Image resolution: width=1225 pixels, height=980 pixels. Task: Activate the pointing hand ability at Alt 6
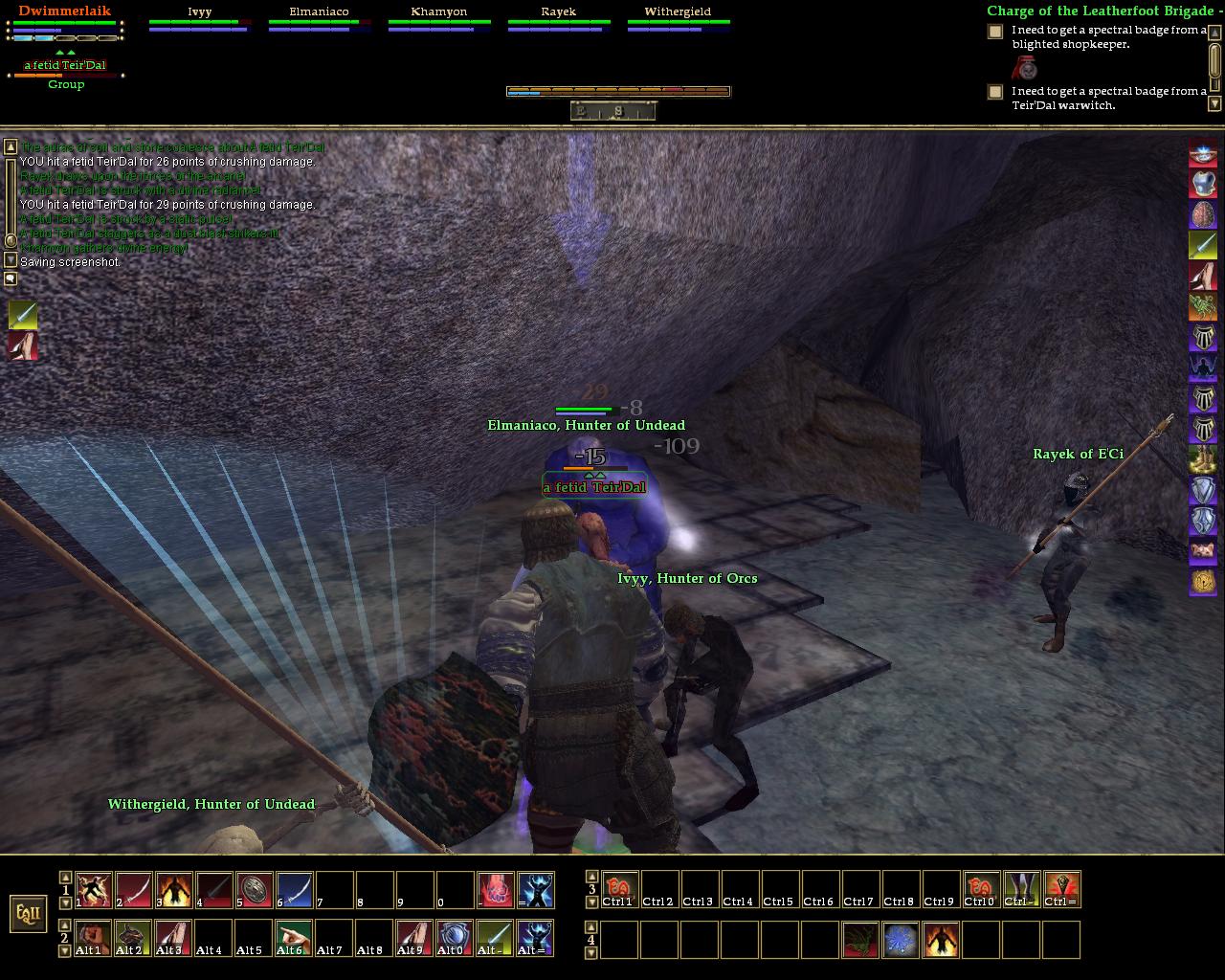click(295, 939)
